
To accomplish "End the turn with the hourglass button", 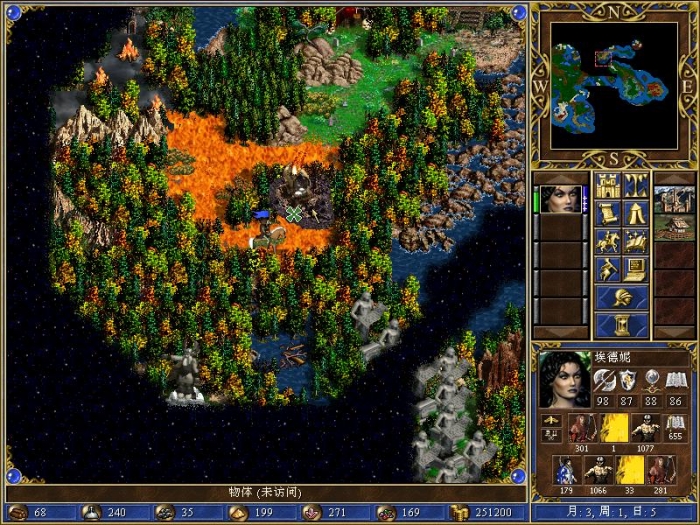I will coord(621,325).
